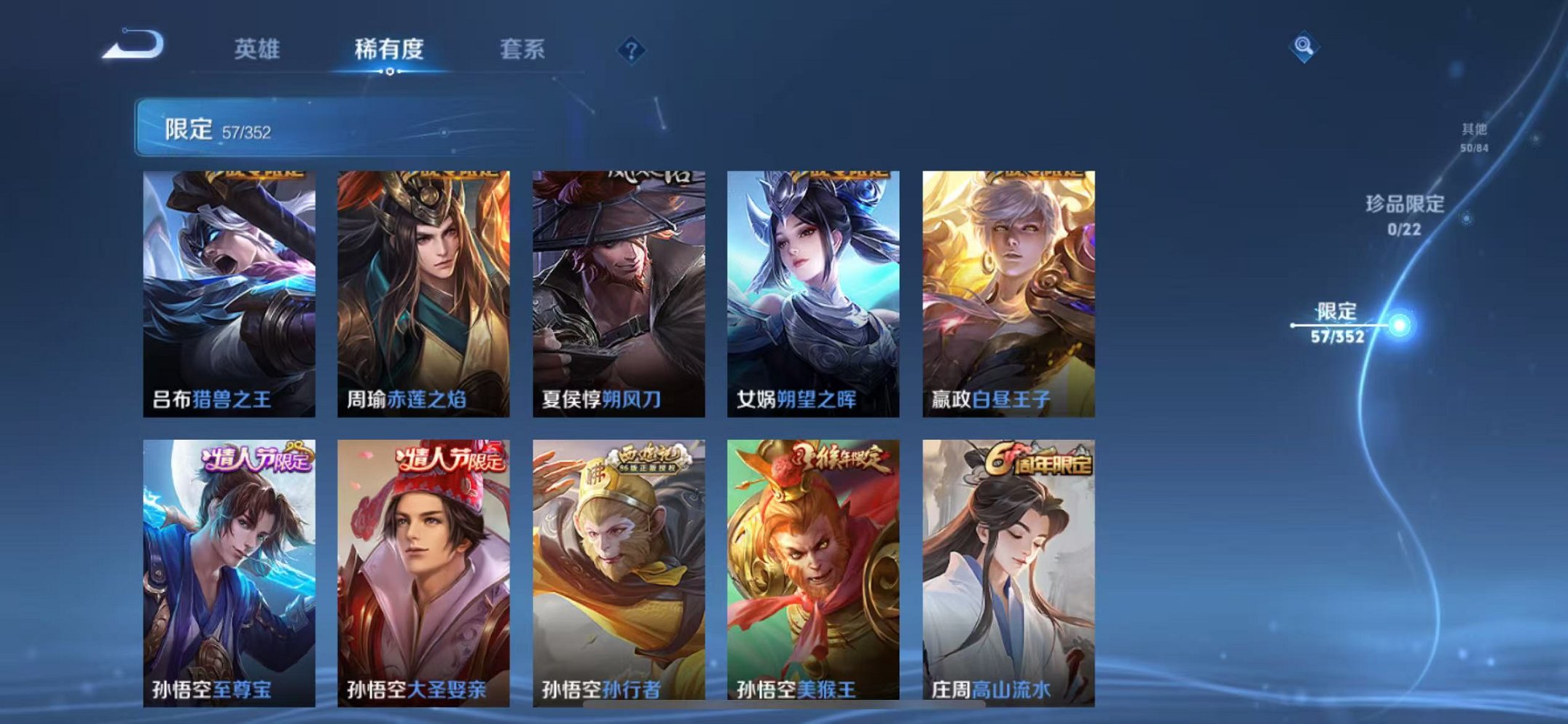Switch to the 套系 tab
The width and height of the screenshot is (1568, 724).
click(x=522, y=49)
